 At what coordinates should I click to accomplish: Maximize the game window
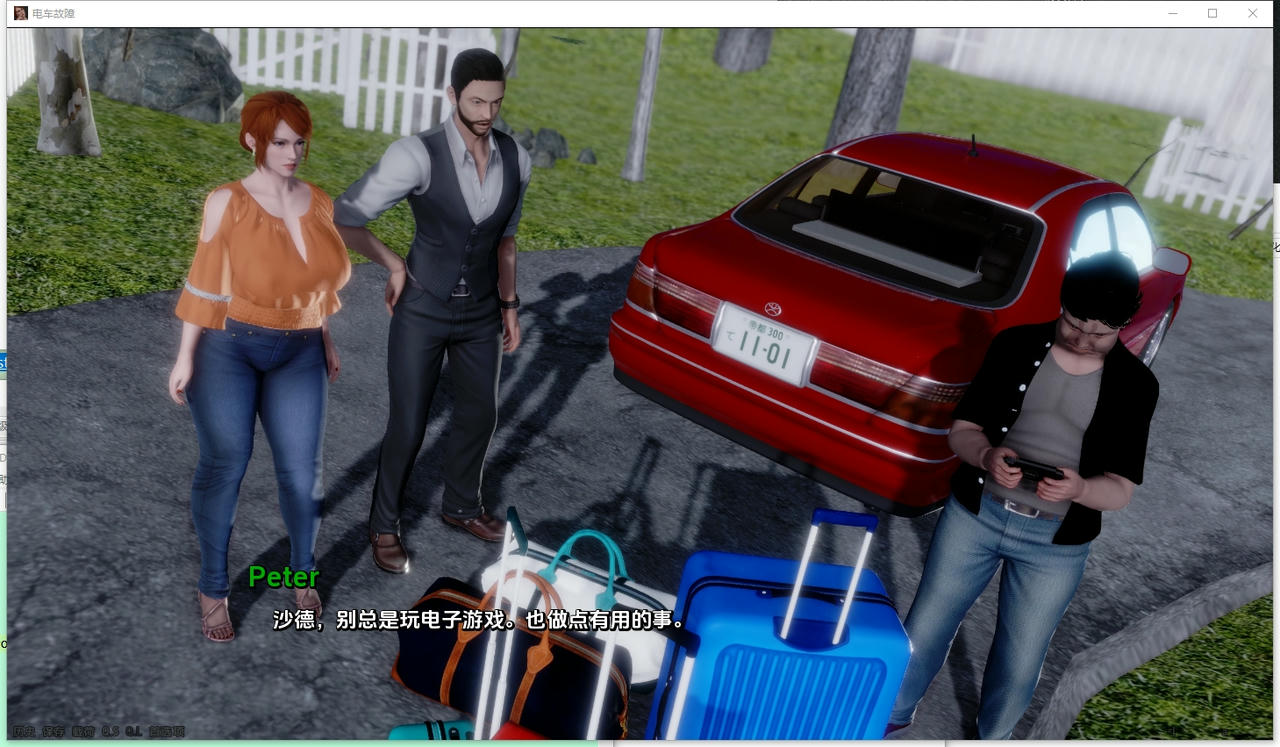pos(1212,13)
